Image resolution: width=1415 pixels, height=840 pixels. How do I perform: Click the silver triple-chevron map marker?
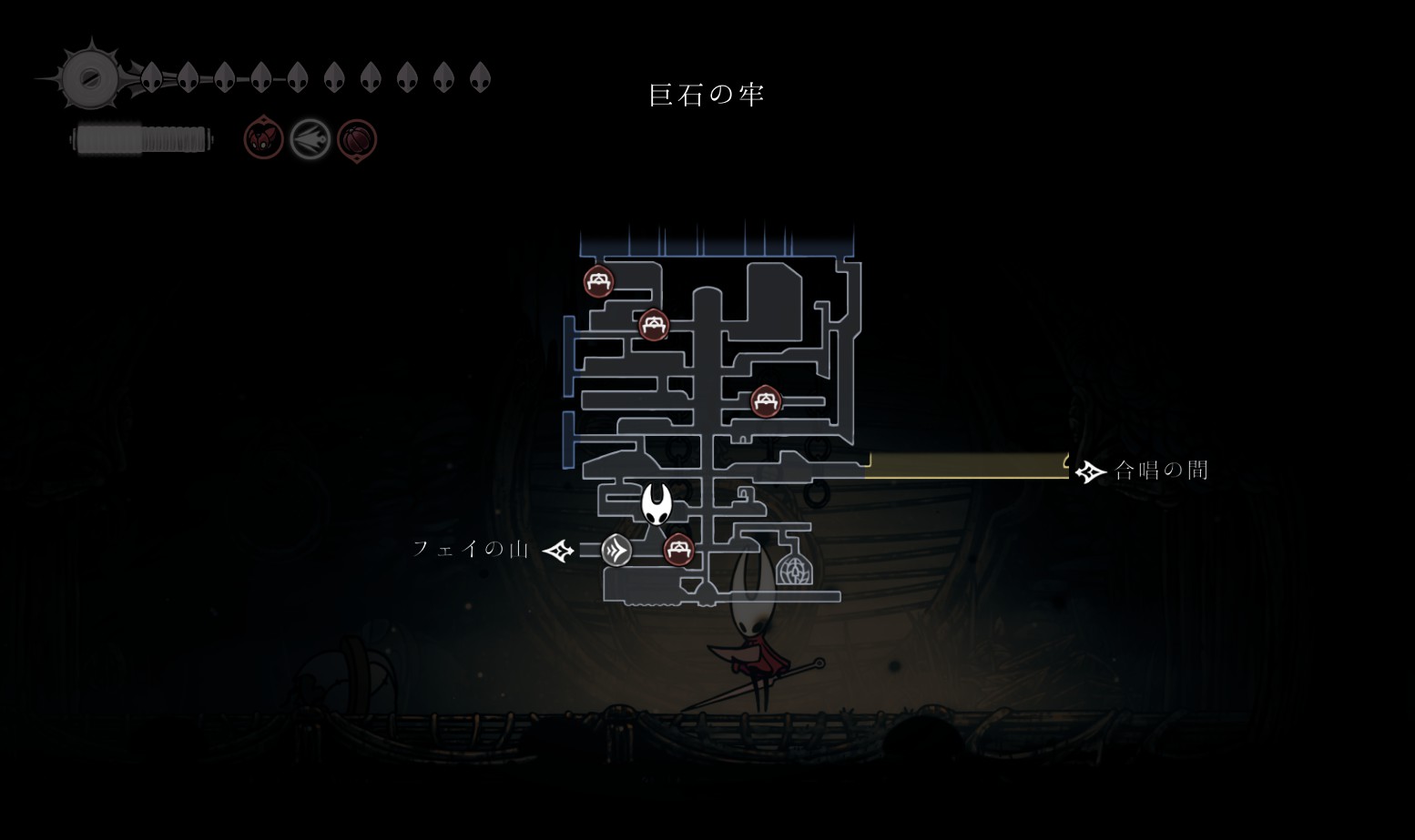click(x=616, y=550)
